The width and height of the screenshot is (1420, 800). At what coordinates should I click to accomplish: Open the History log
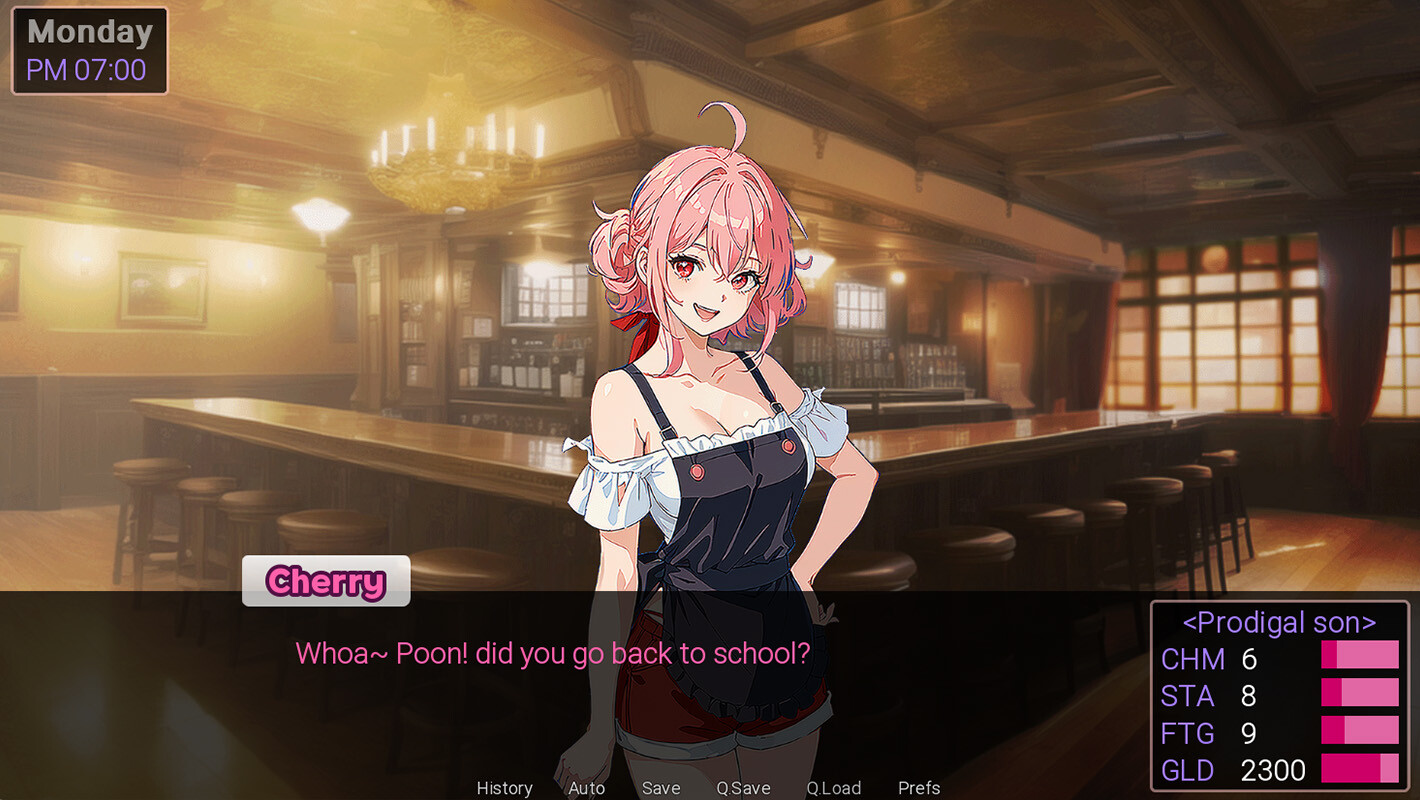[x=504, y=788]
